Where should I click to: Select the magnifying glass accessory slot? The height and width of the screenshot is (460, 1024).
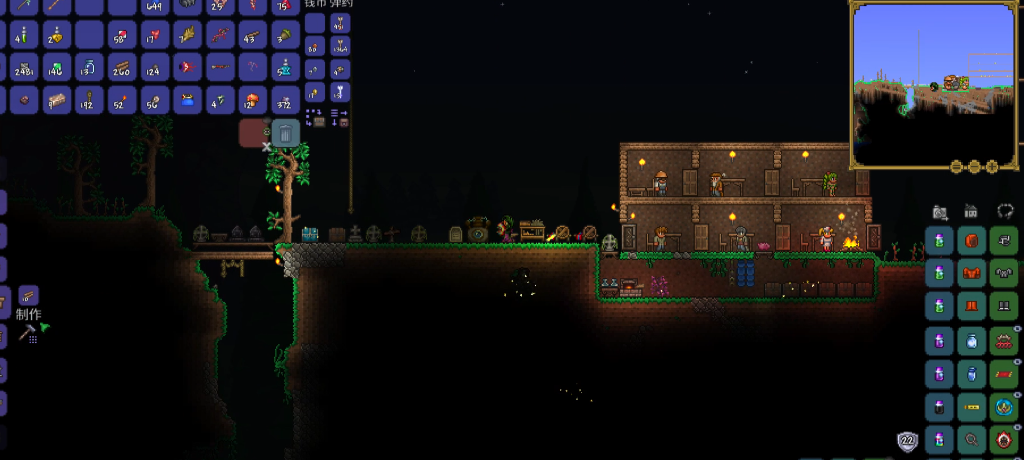point(971,438)
